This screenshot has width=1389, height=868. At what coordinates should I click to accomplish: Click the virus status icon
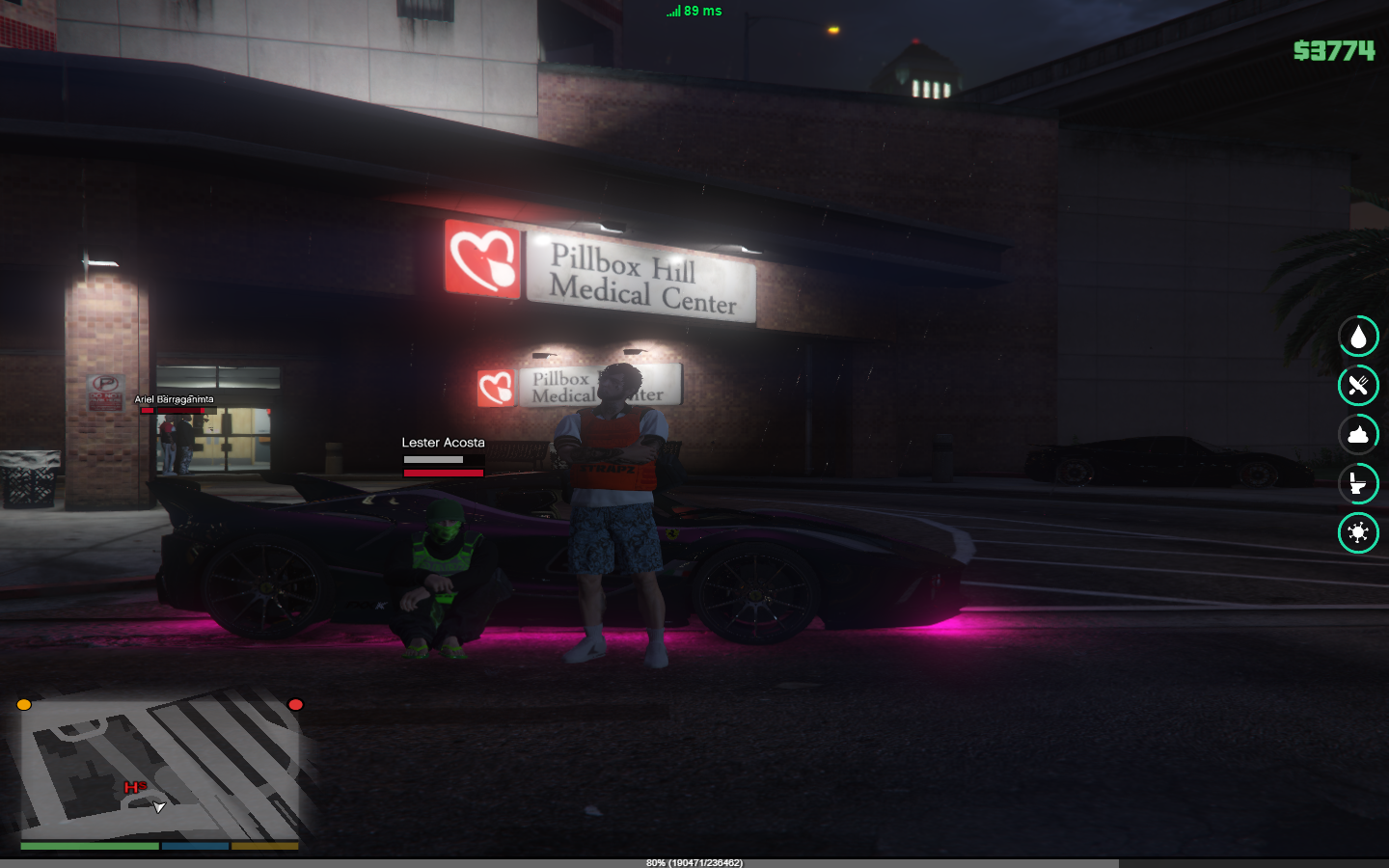(1358, 532)
